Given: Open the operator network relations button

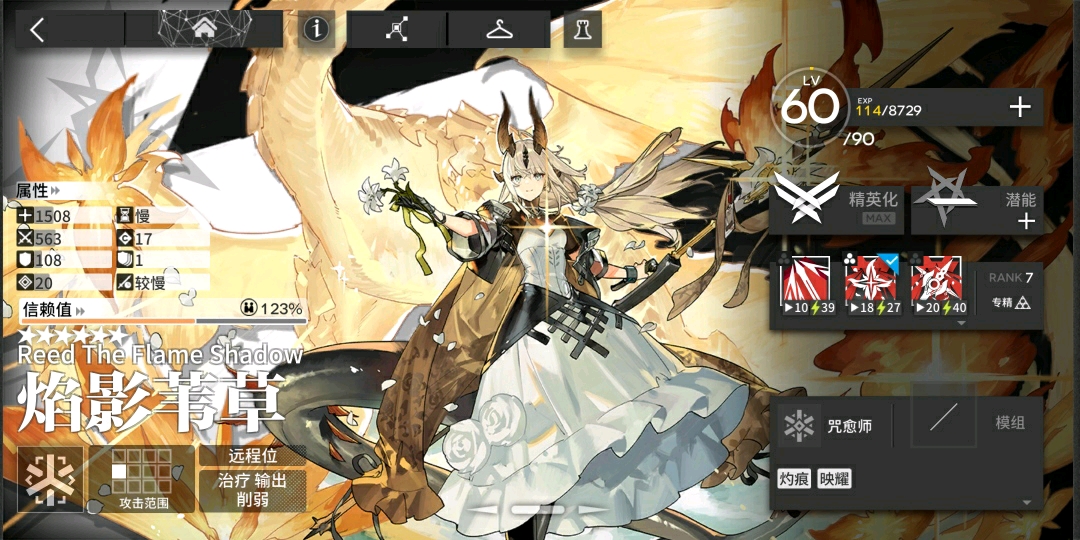Looking at the screenshot, I should click(396, 30).
